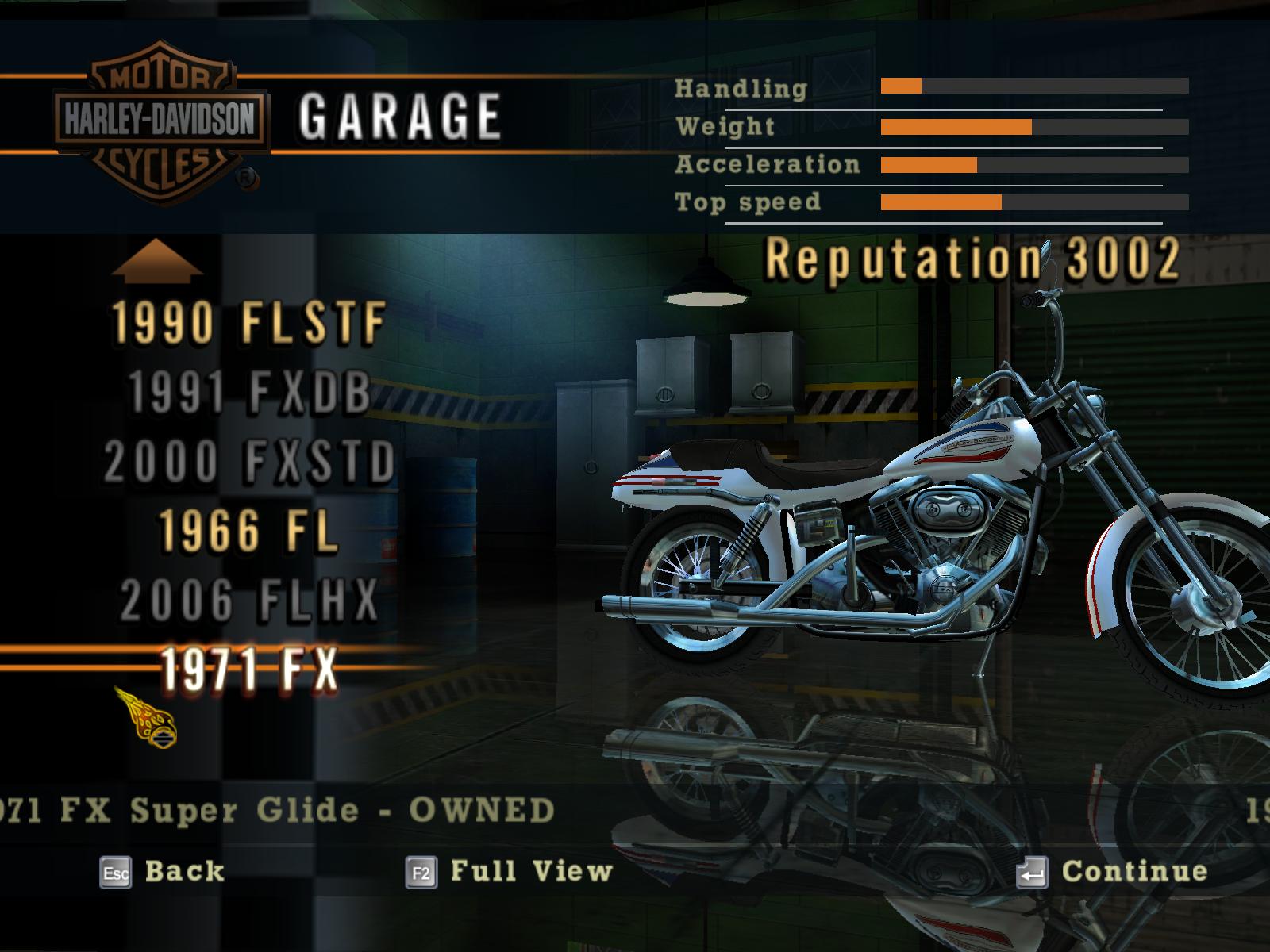Open Full View of the bike
This screenshot has width=1270, height=952.
coord(509,872)
